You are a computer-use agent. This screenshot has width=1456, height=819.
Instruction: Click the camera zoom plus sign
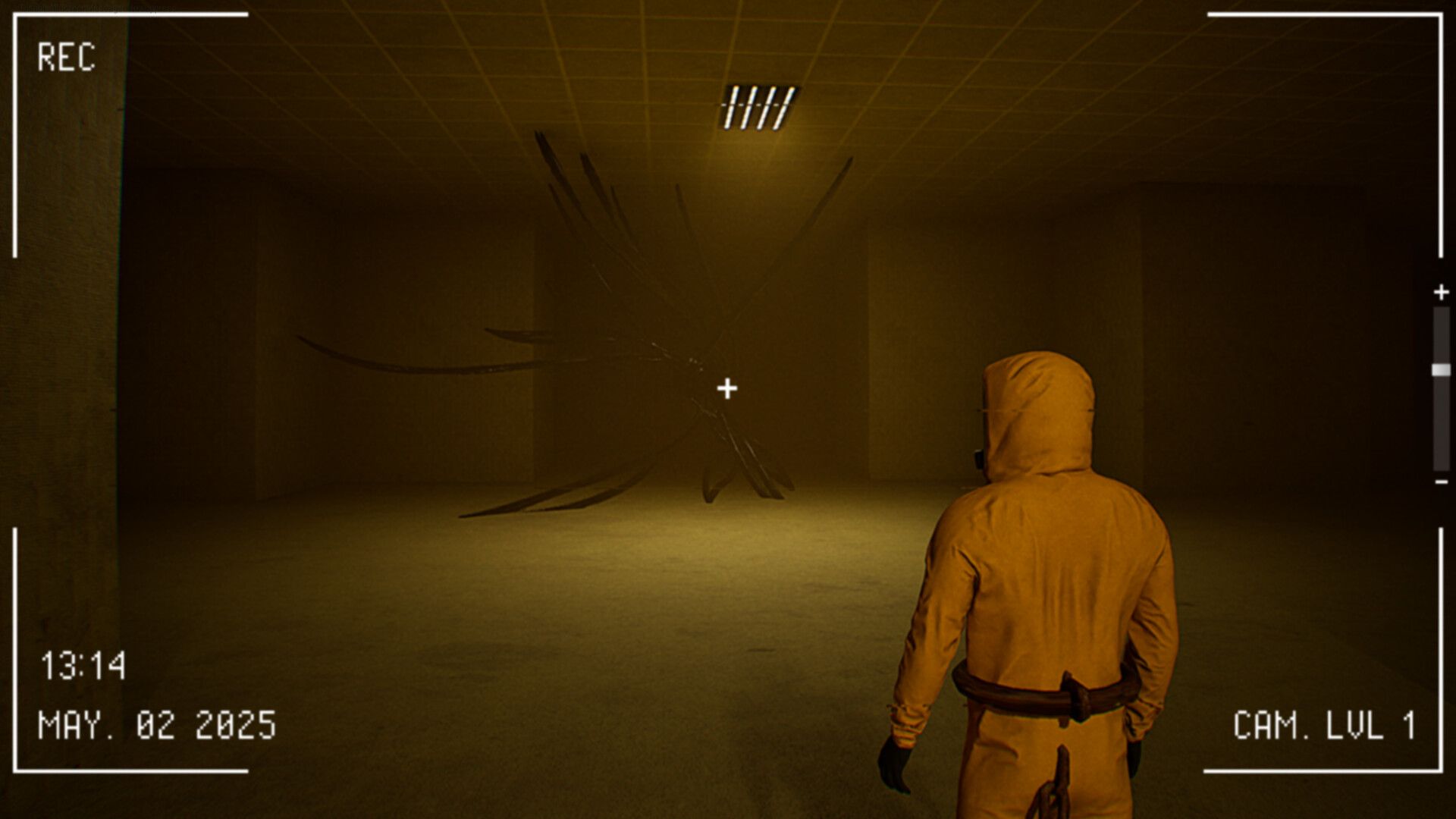tap(1441, 292)
